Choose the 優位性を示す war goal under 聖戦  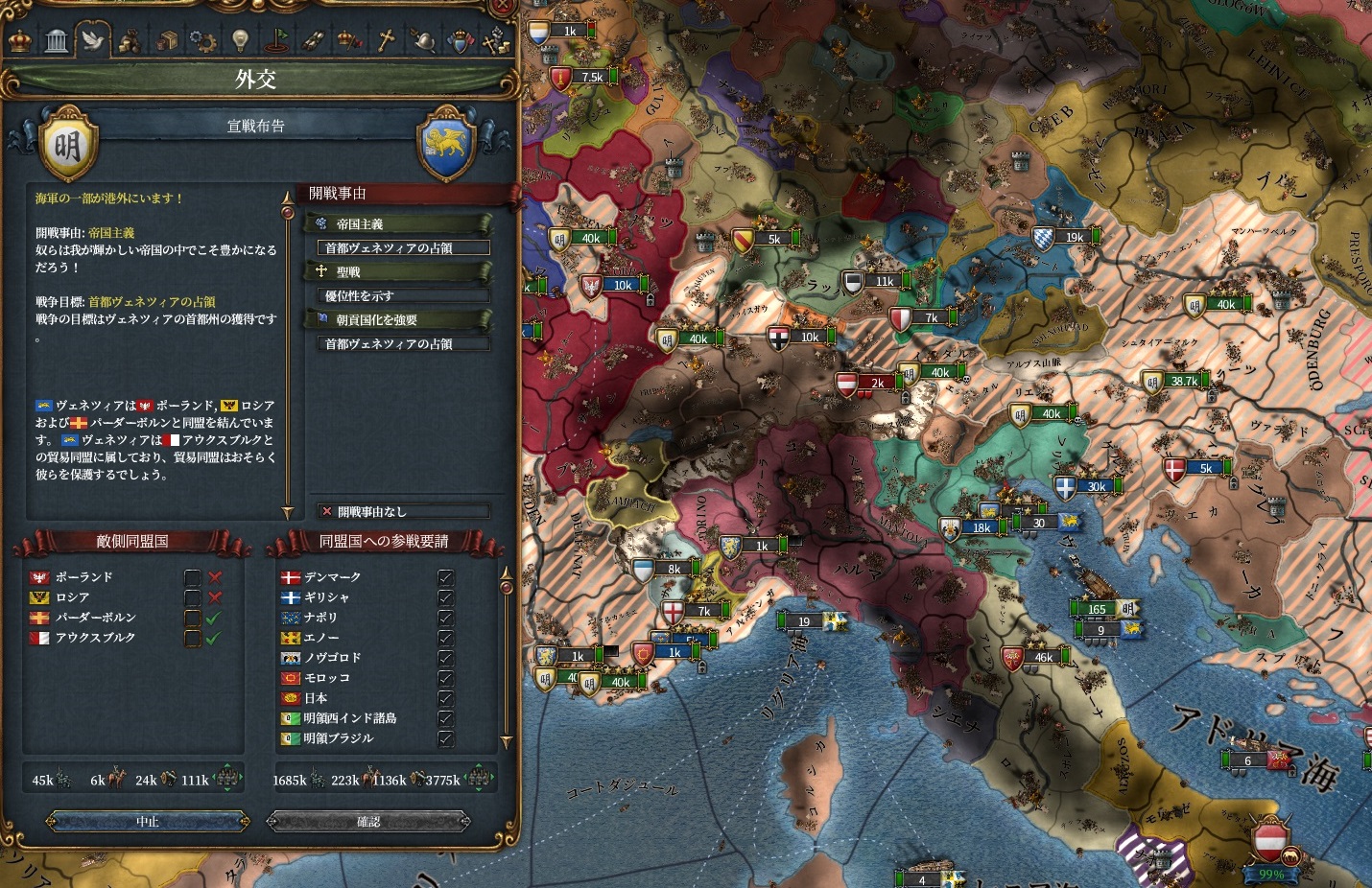click(x=403, y=296)
